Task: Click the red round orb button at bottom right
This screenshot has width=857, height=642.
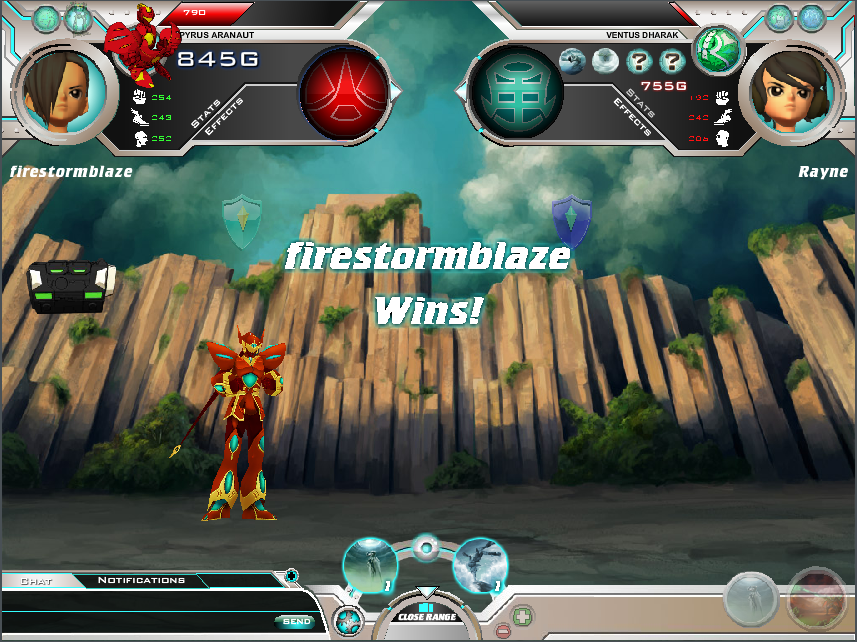Action: [816, 600]
